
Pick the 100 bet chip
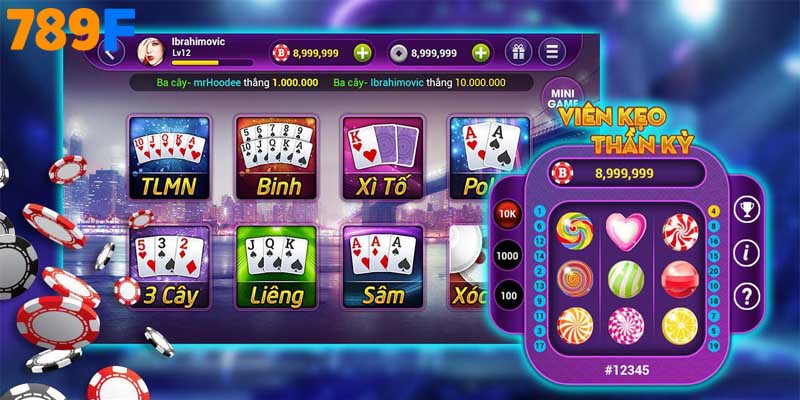(508, 297)
